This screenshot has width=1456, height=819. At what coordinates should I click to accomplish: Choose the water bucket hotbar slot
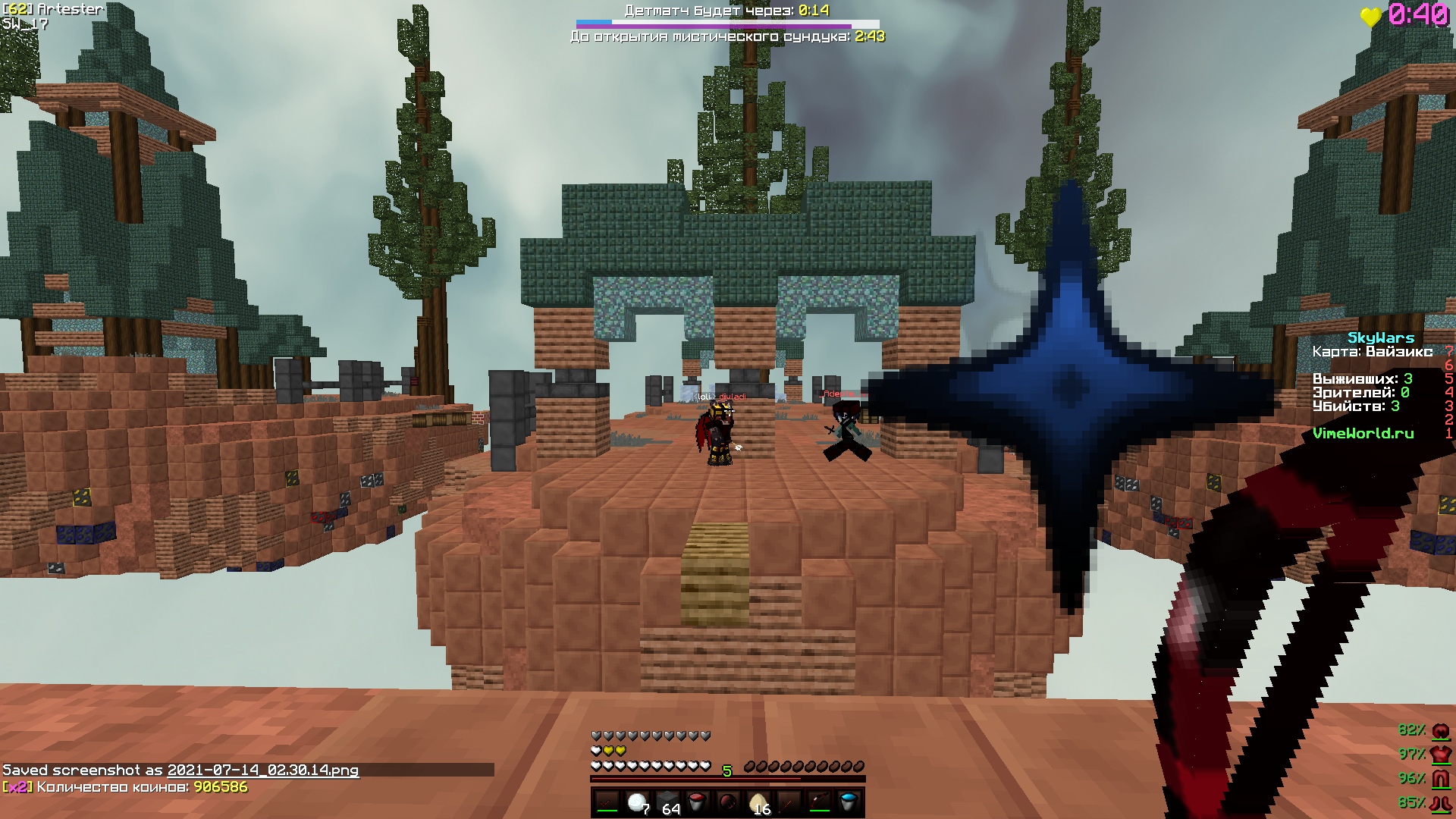[849, 803]
